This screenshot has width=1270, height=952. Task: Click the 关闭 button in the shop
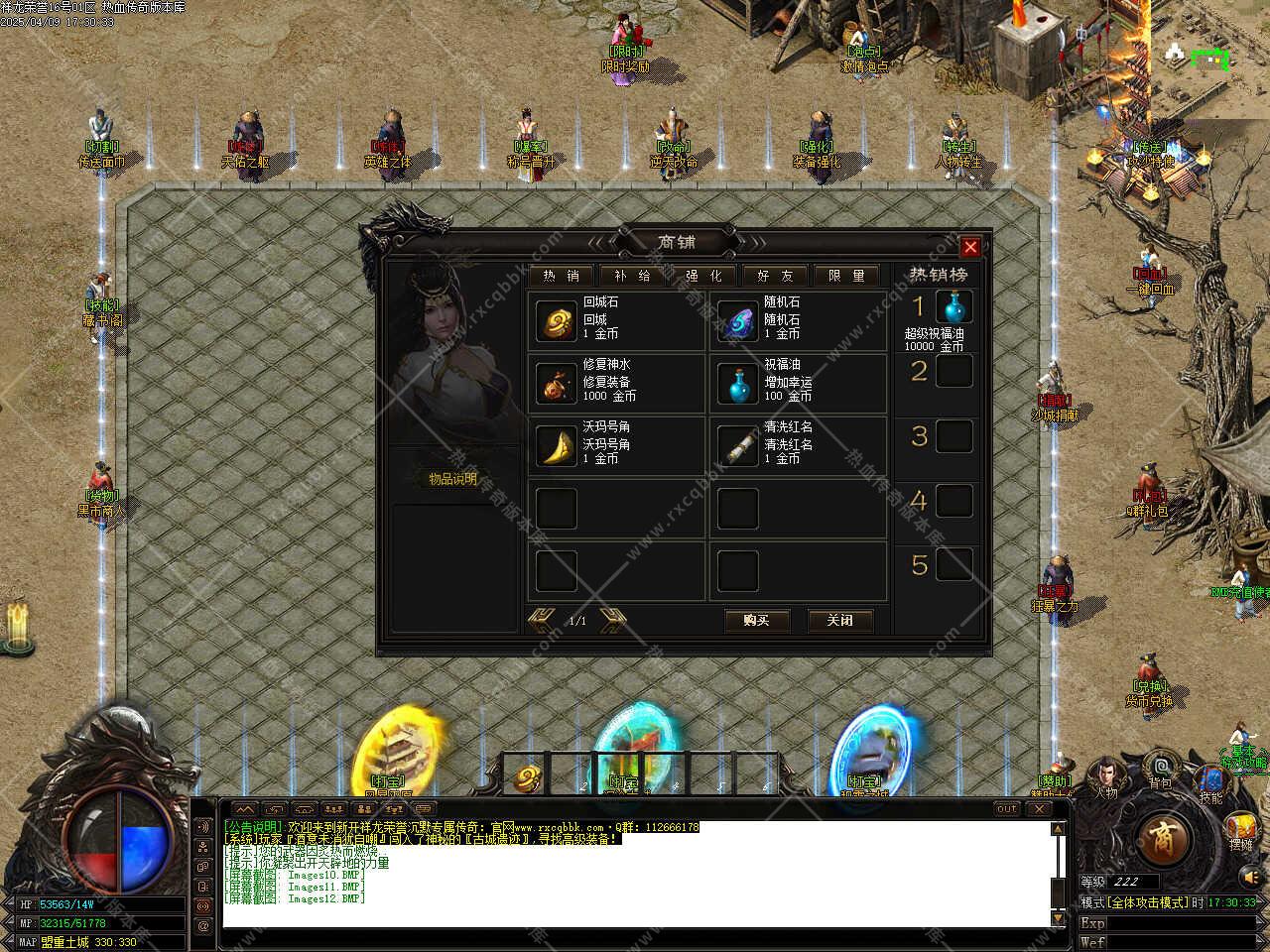tap(839, 620)
